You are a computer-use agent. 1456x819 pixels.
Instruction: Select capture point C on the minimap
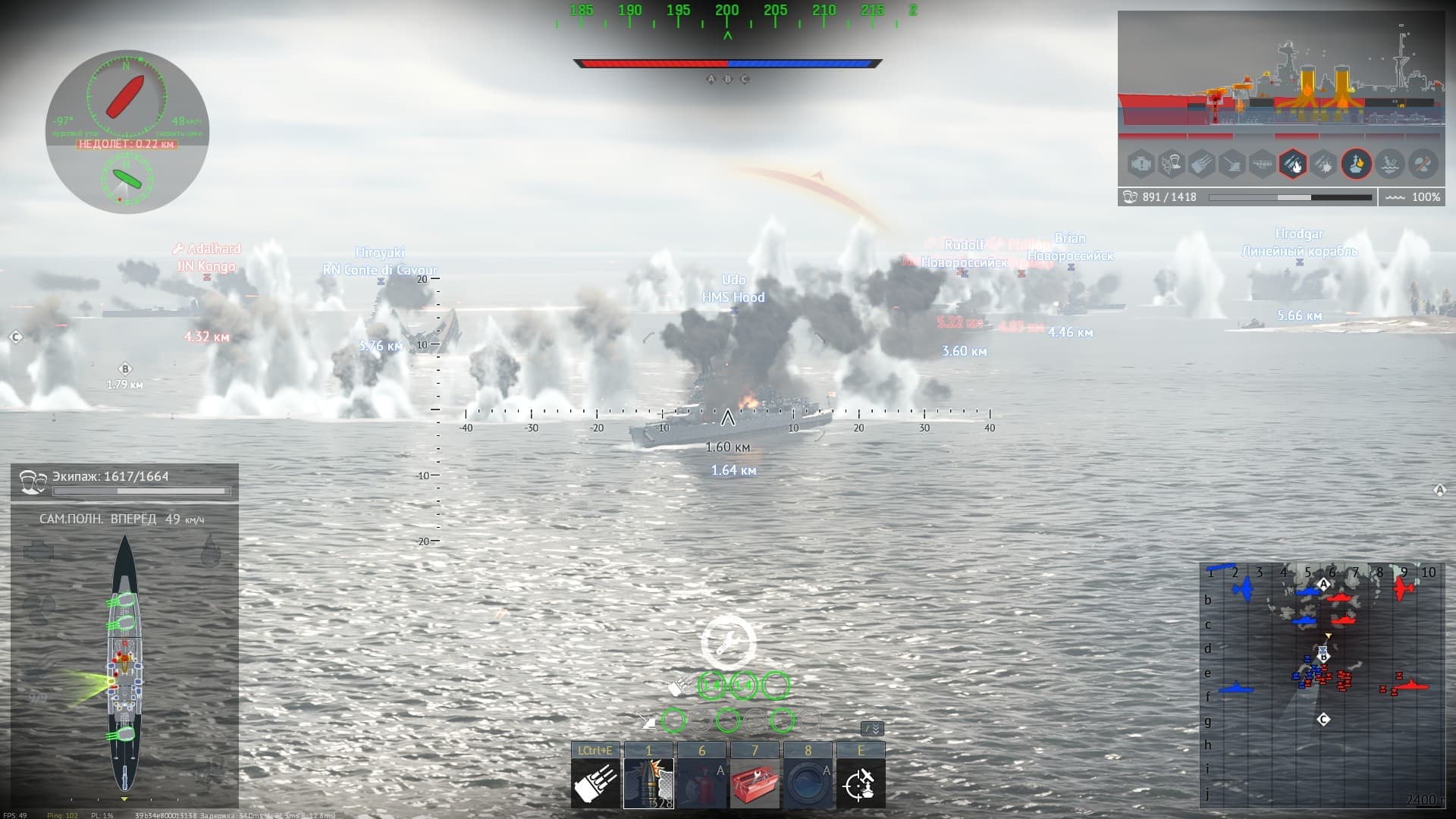(1323, 719)
